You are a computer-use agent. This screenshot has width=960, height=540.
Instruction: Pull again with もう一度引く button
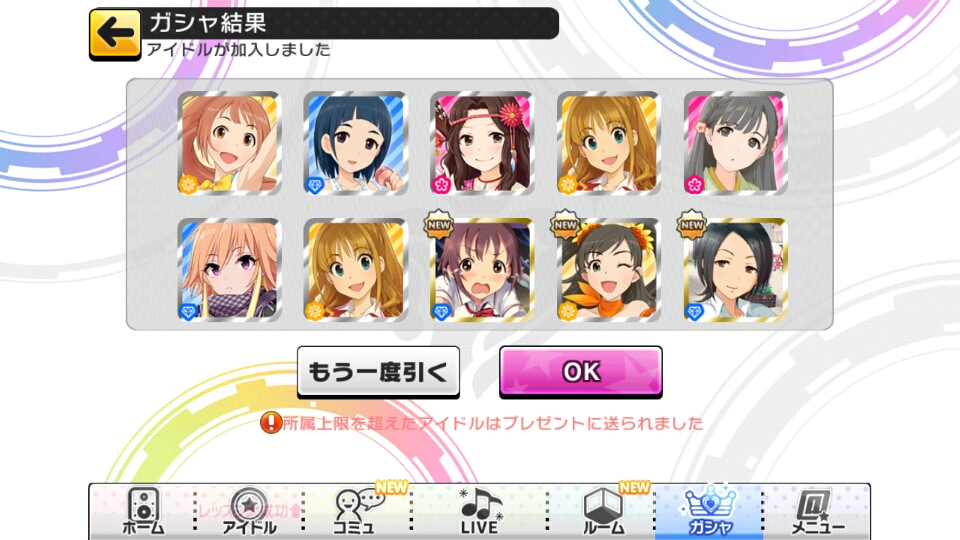379,372
